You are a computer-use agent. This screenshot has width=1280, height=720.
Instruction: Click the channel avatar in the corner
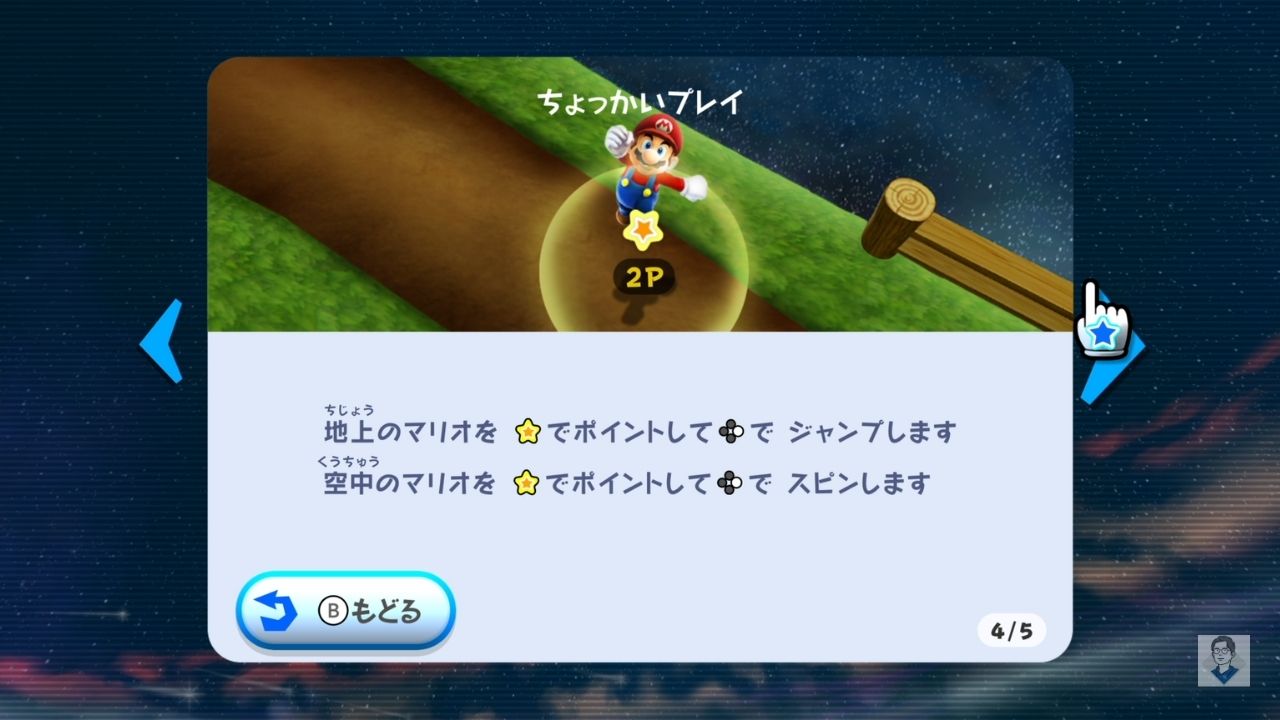coord(1223,660)
